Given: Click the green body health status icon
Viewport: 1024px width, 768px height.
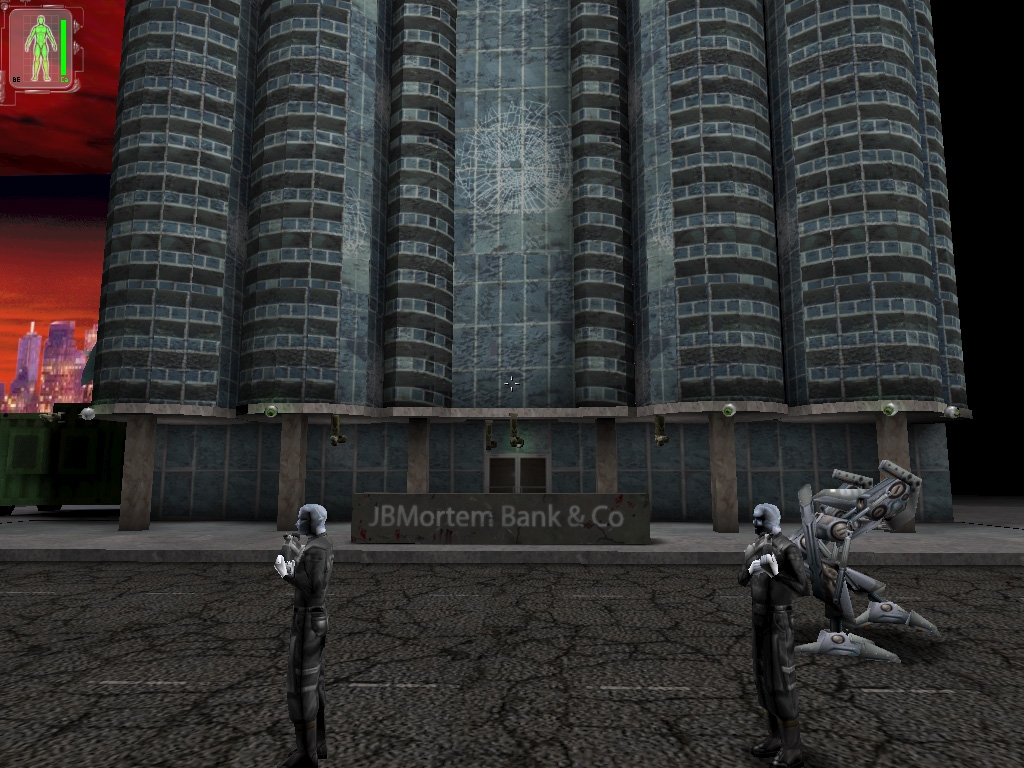Looking at the screenshot, I should pyautogui.click(x=41, y=49).
